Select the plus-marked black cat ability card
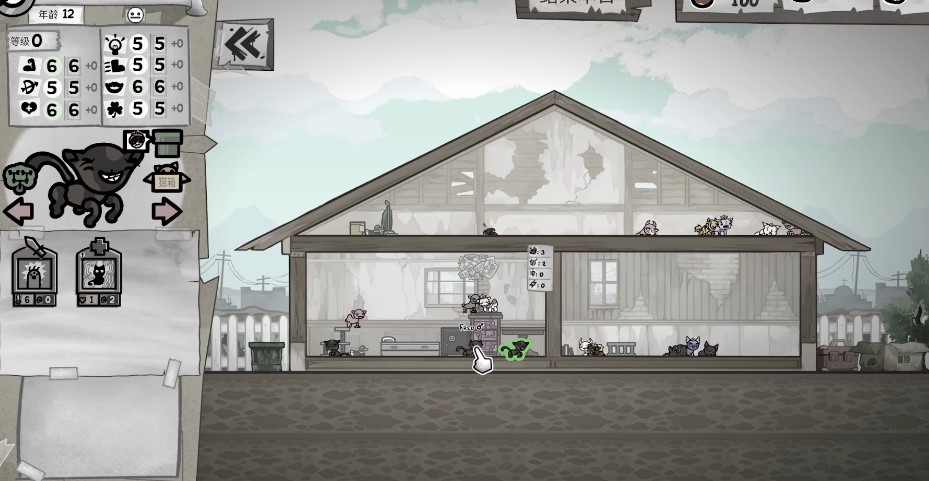The image size is (929, 481). point(98,271)
